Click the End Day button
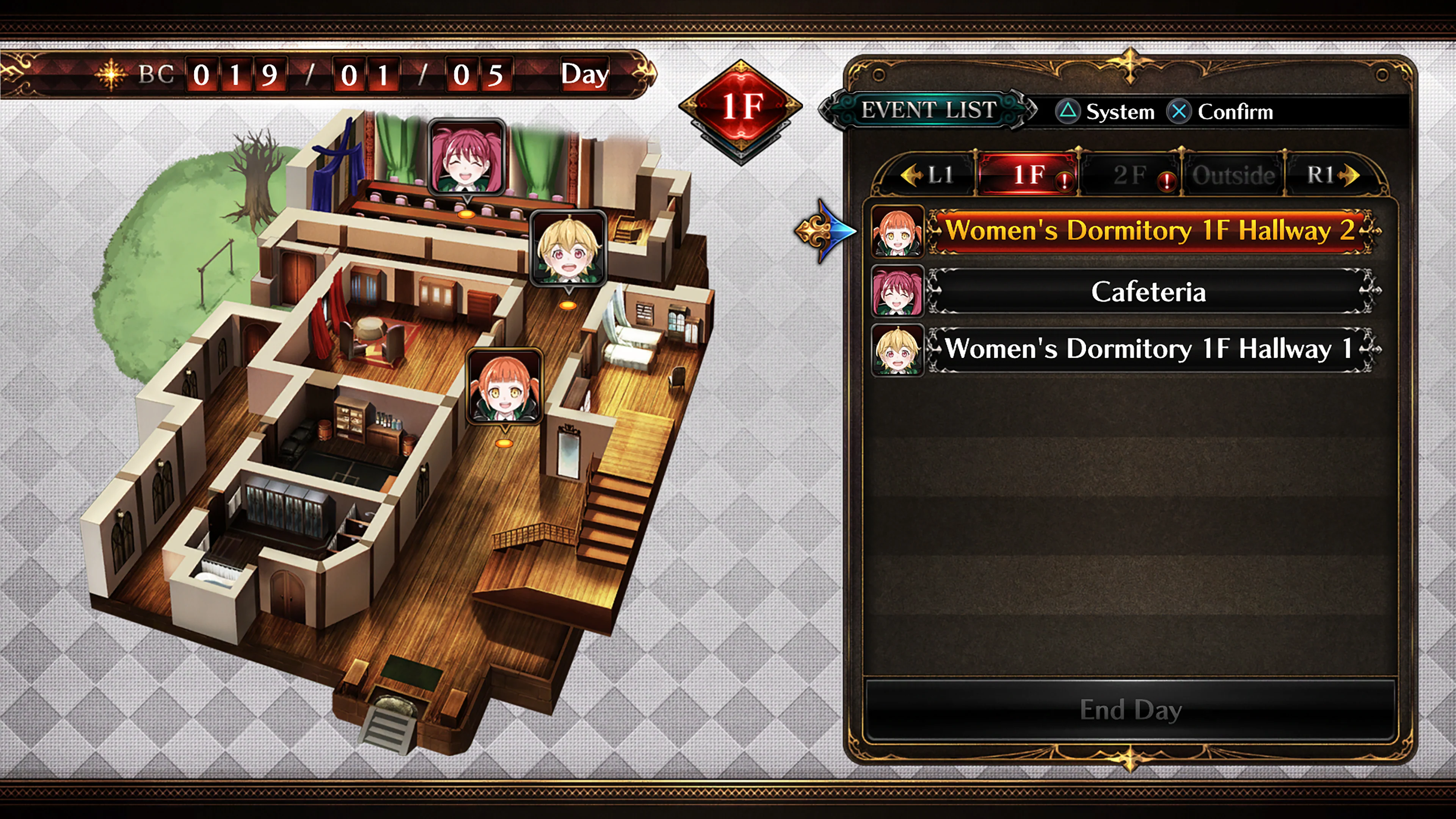The image size is (1456, 819). [x=1130, y=710]
